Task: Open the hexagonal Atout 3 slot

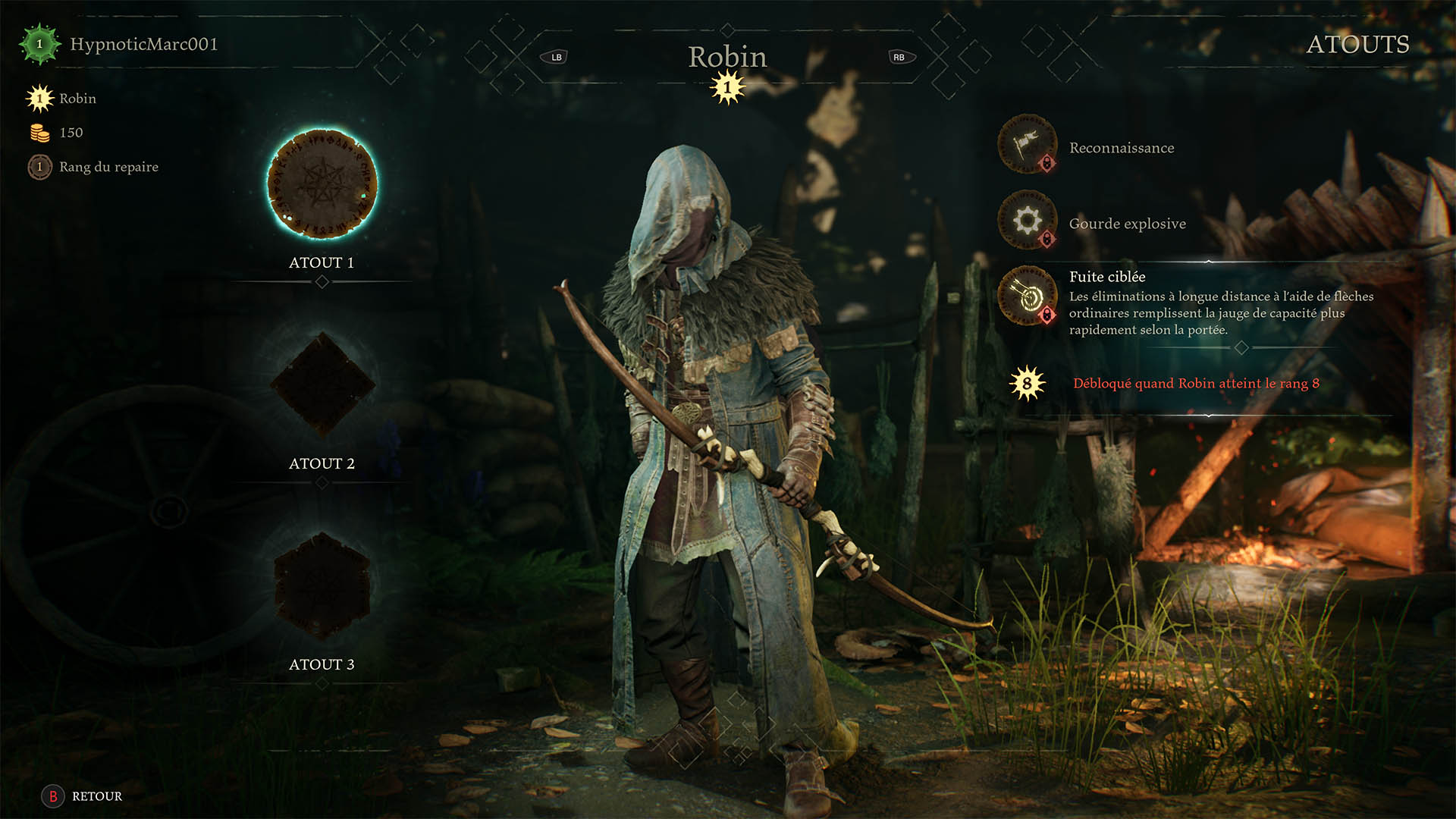Action: click(322, 585)
